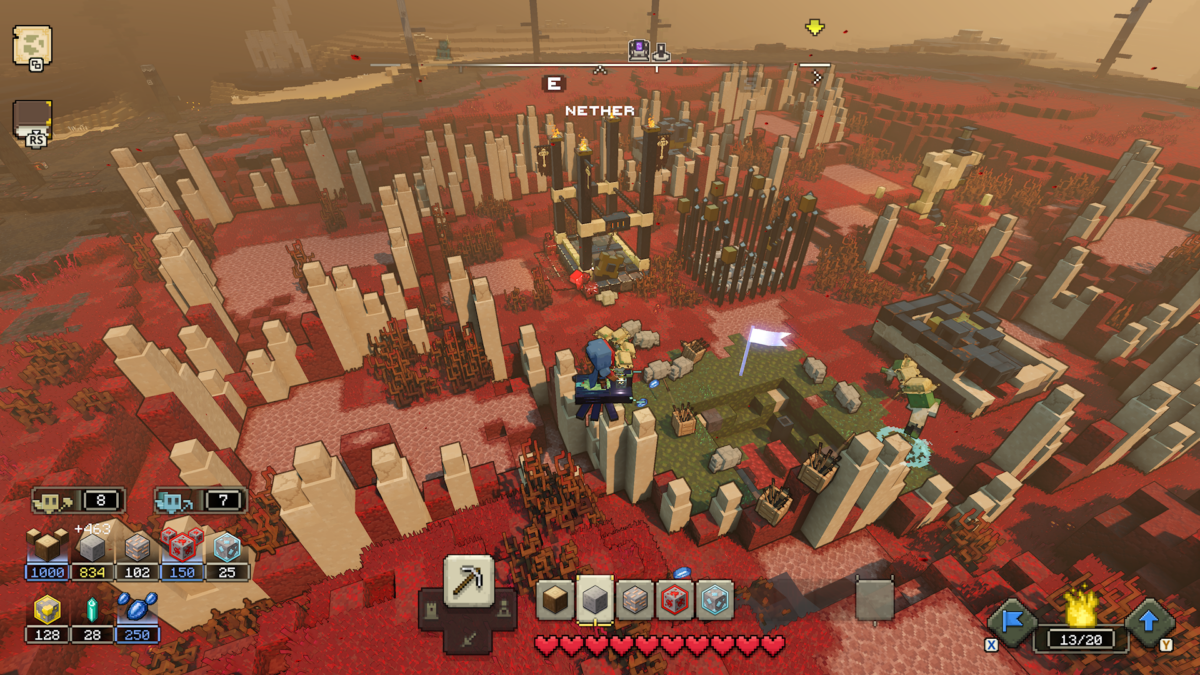Image resolution: width=1200 pixels, height=675 pixels.
Task: Select the pickaxe gather mode
Action: [x=468, y=581]
